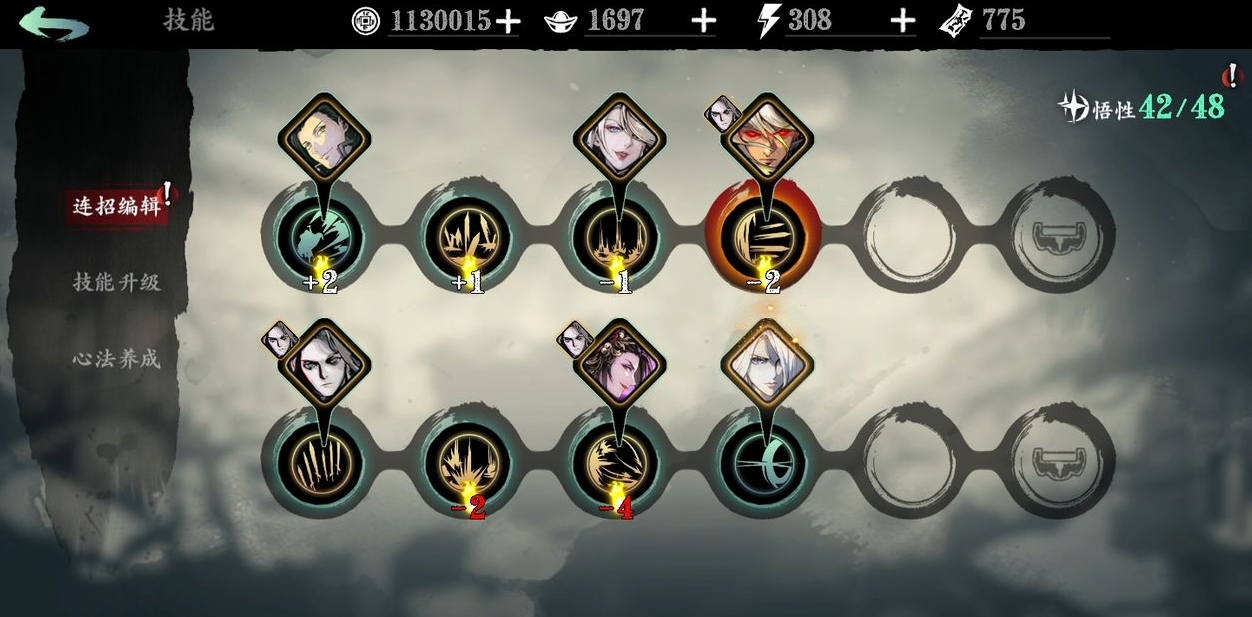
Task: Click the skill node with red -4
Action: (x=616, y=463)
